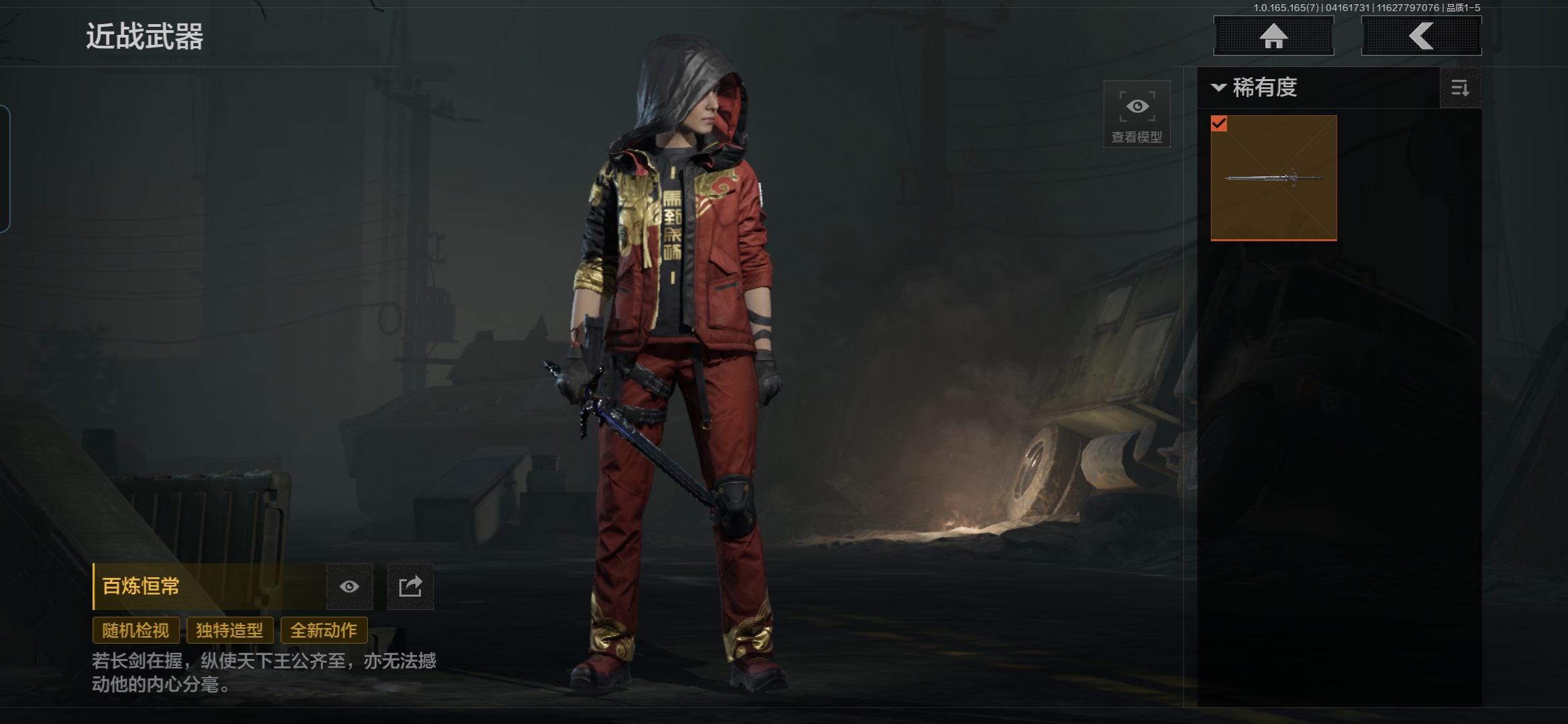Toggle the sort order icon

1459,88
